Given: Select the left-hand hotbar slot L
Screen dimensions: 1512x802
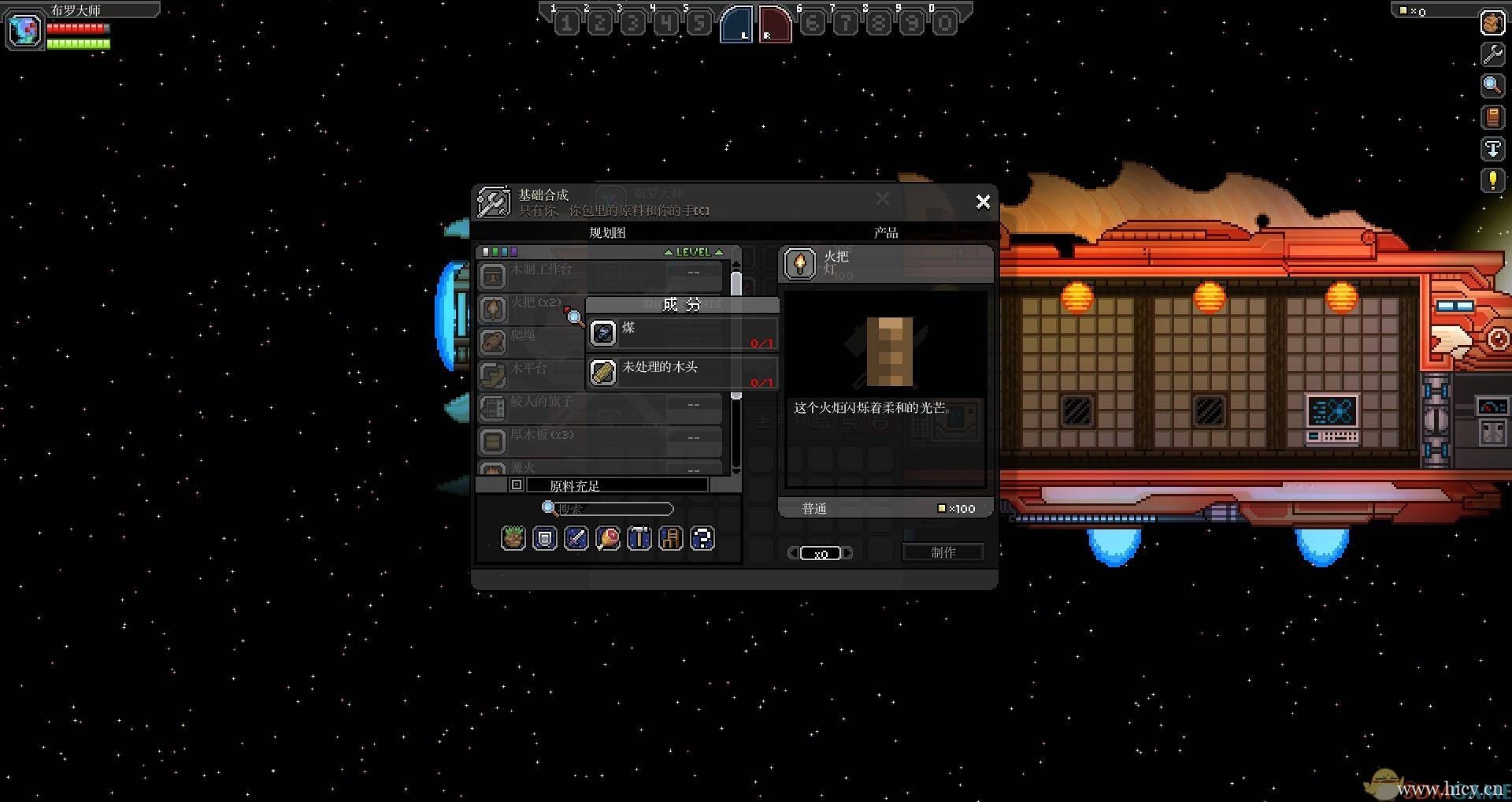Looking at the screenshot, I should 736,24.
